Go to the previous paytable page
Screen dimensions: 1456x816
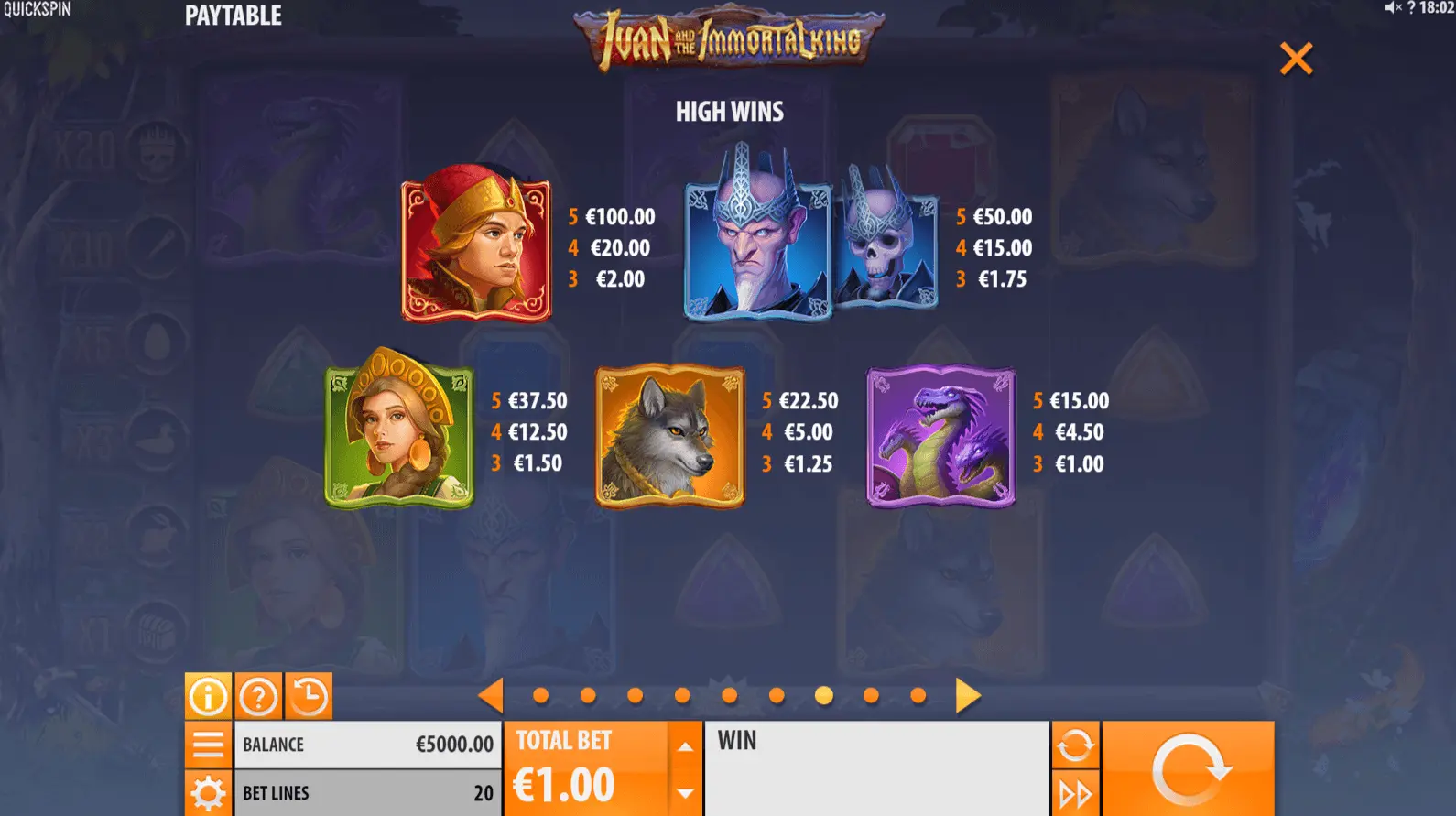coord(491,696)
